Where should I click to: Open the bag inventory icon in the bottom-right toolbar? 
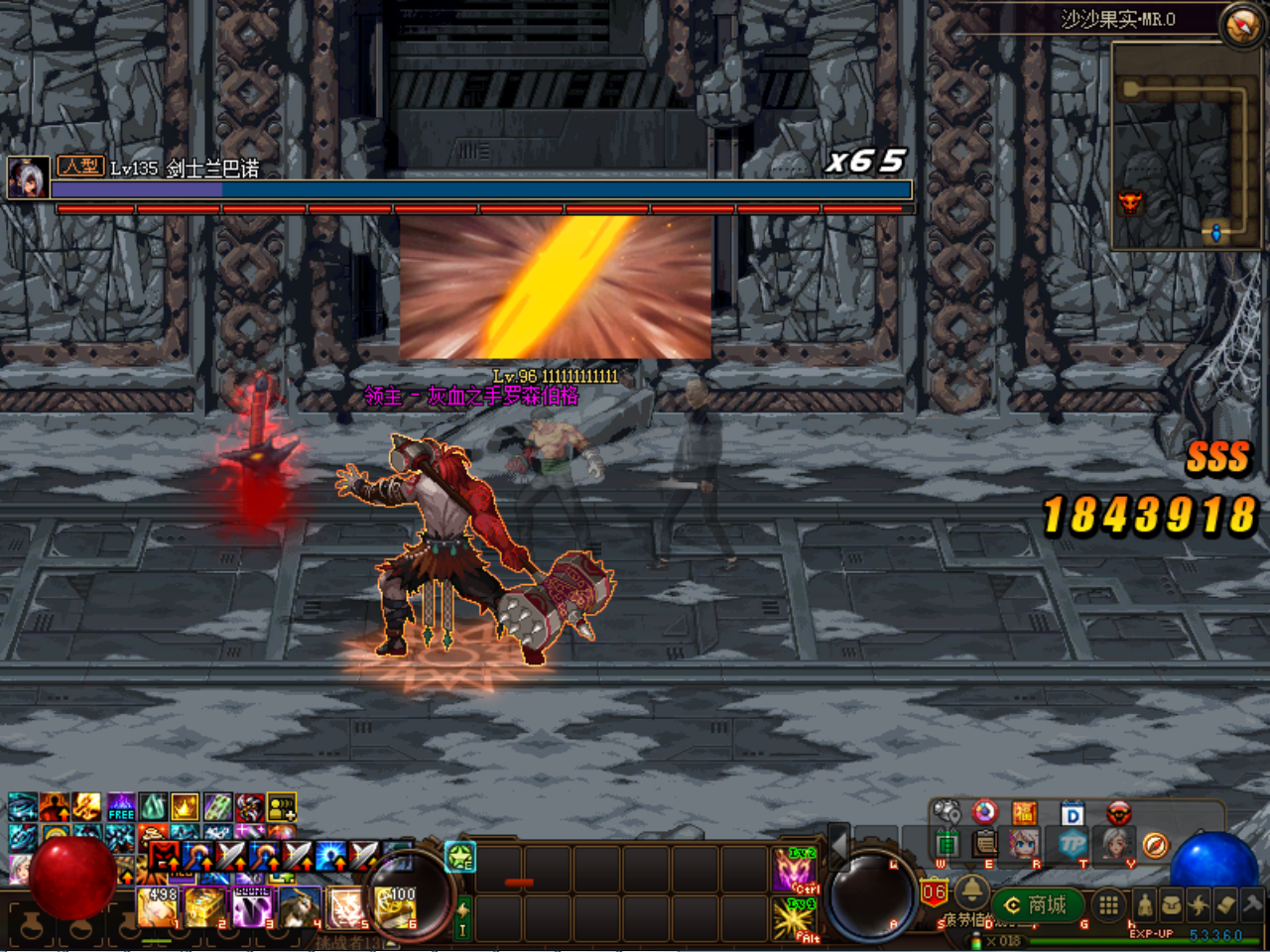pyautogui.click(x=1172, y=904)
